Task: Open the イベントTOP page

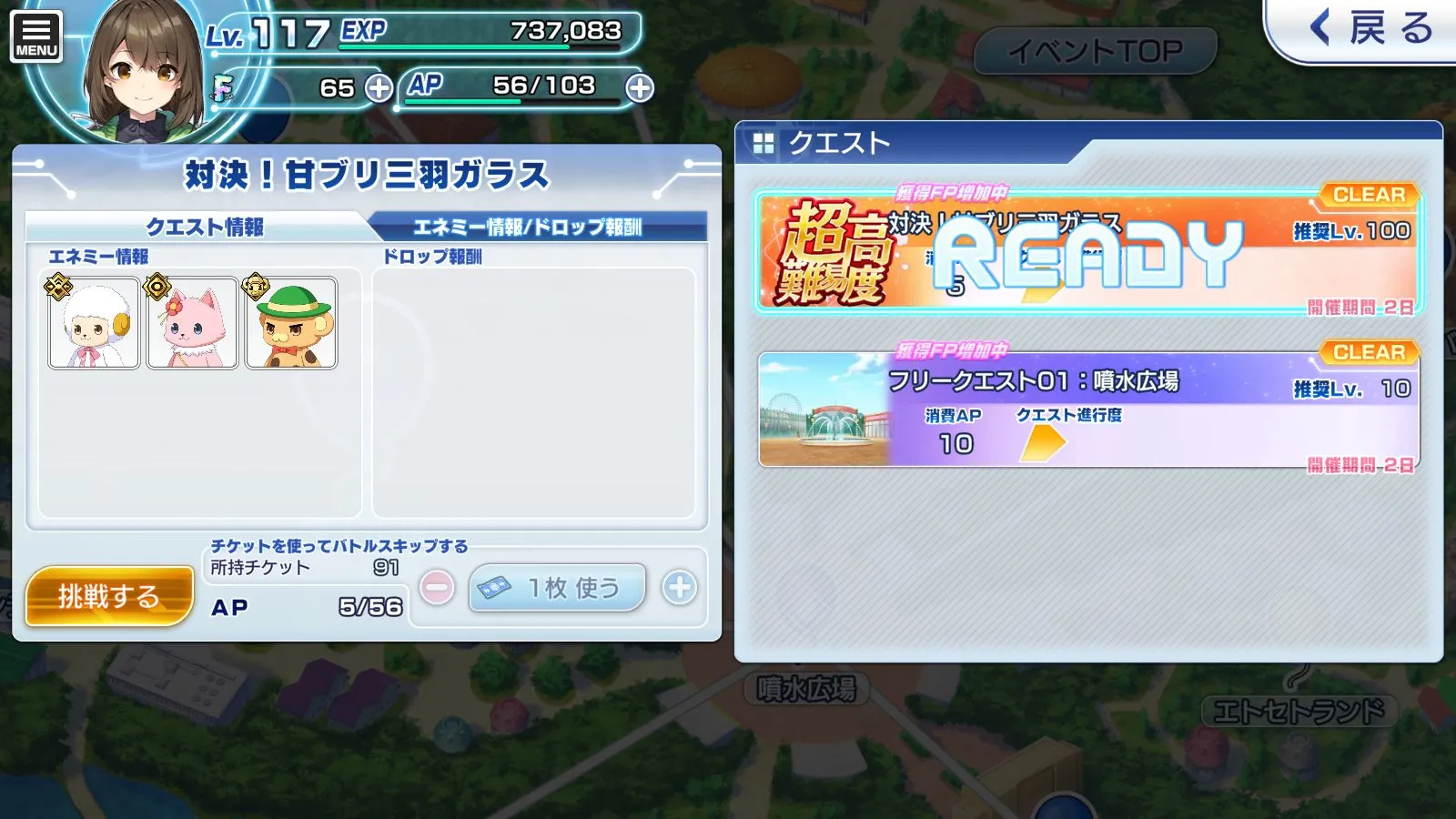Action: [1095, 51]
